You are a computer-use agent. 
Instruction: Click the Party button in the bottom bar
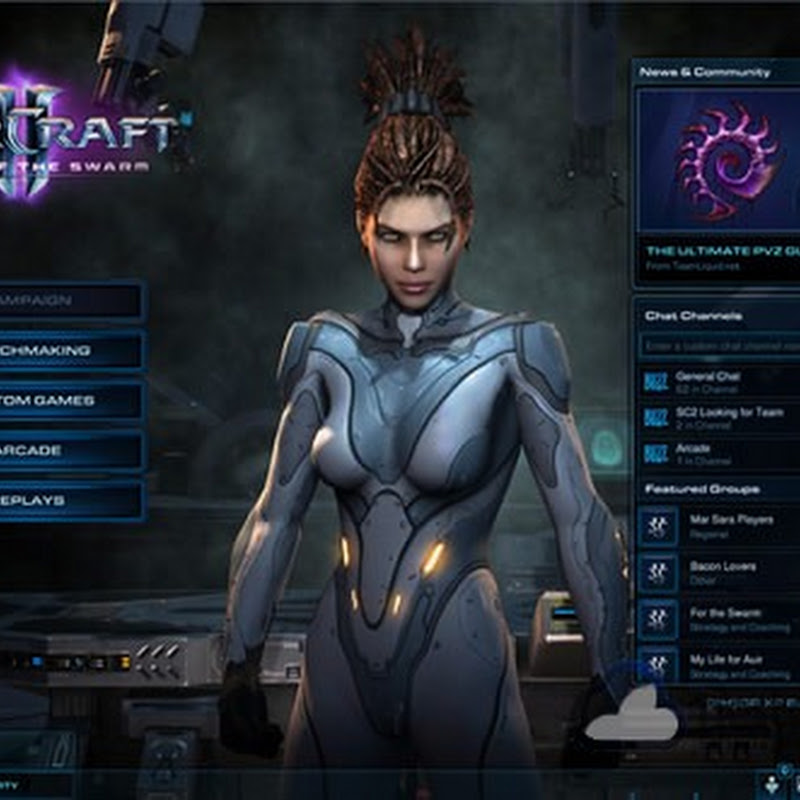tap(30, 786)
